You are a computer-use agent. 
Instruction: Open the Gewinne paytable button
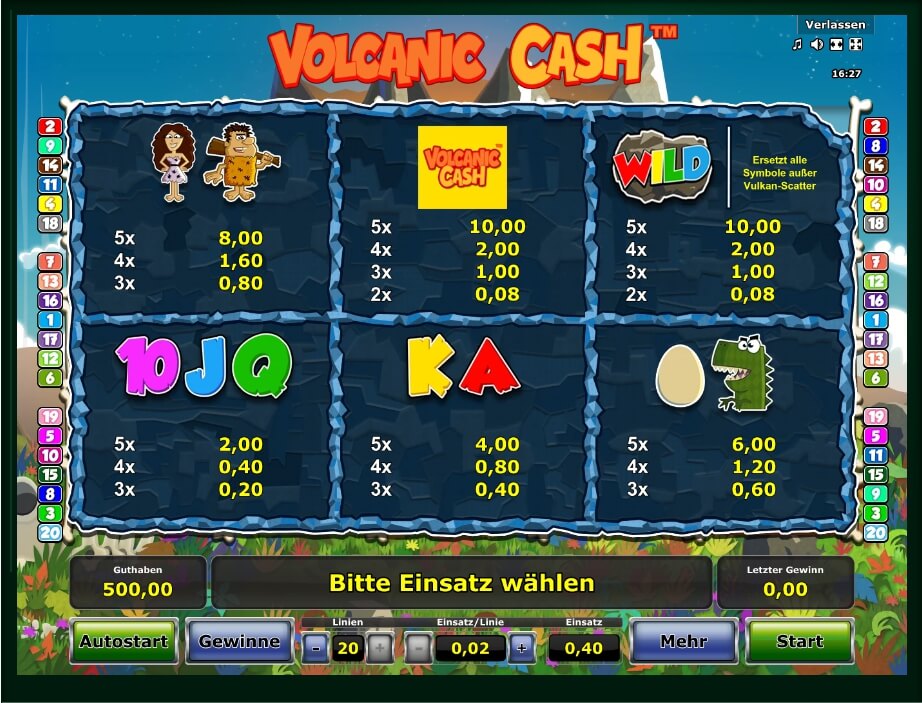(239, 641)
